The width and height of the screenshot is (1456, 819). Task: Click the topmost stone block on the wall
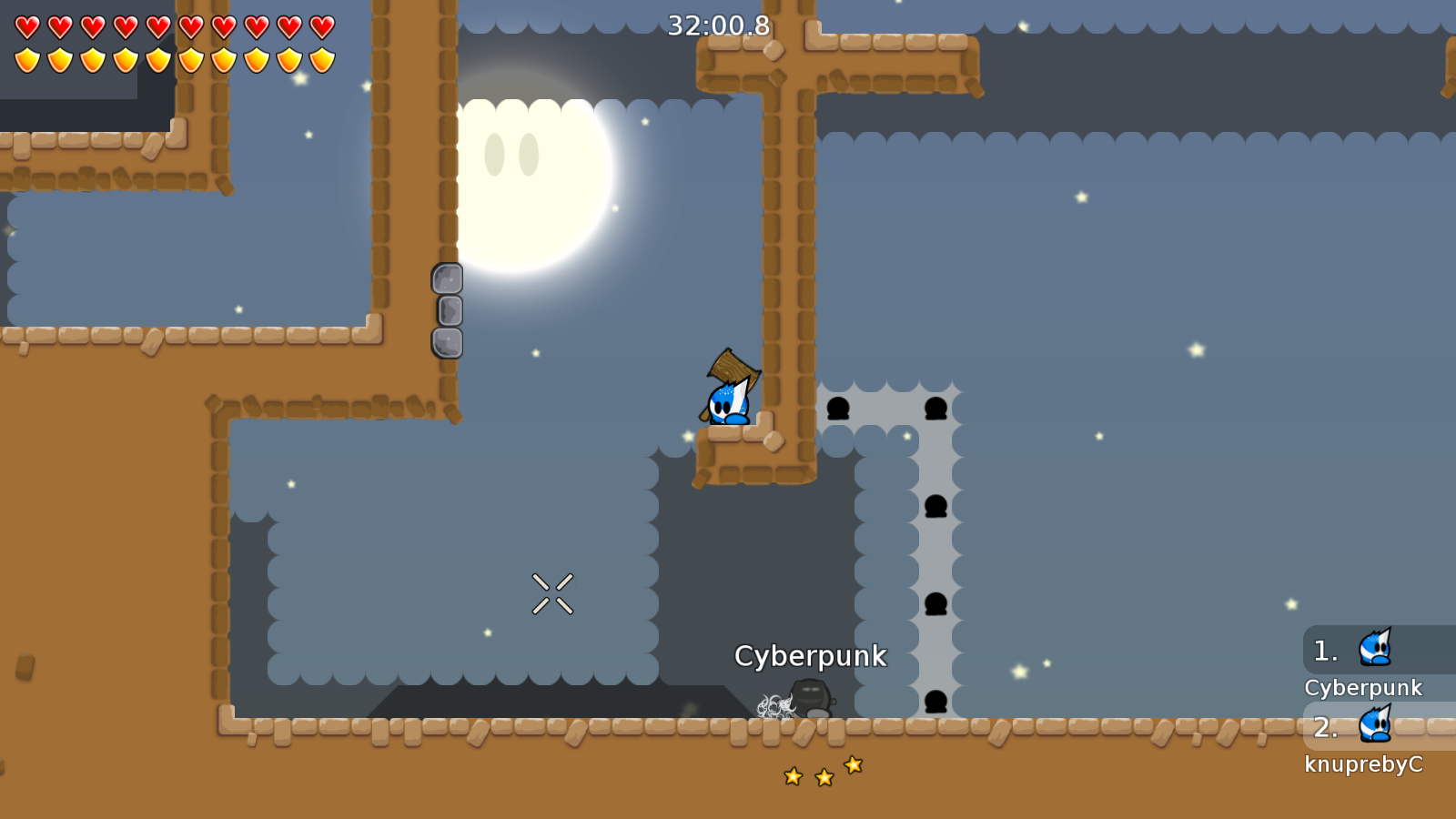pyautogui.click(x=449, y=278)
